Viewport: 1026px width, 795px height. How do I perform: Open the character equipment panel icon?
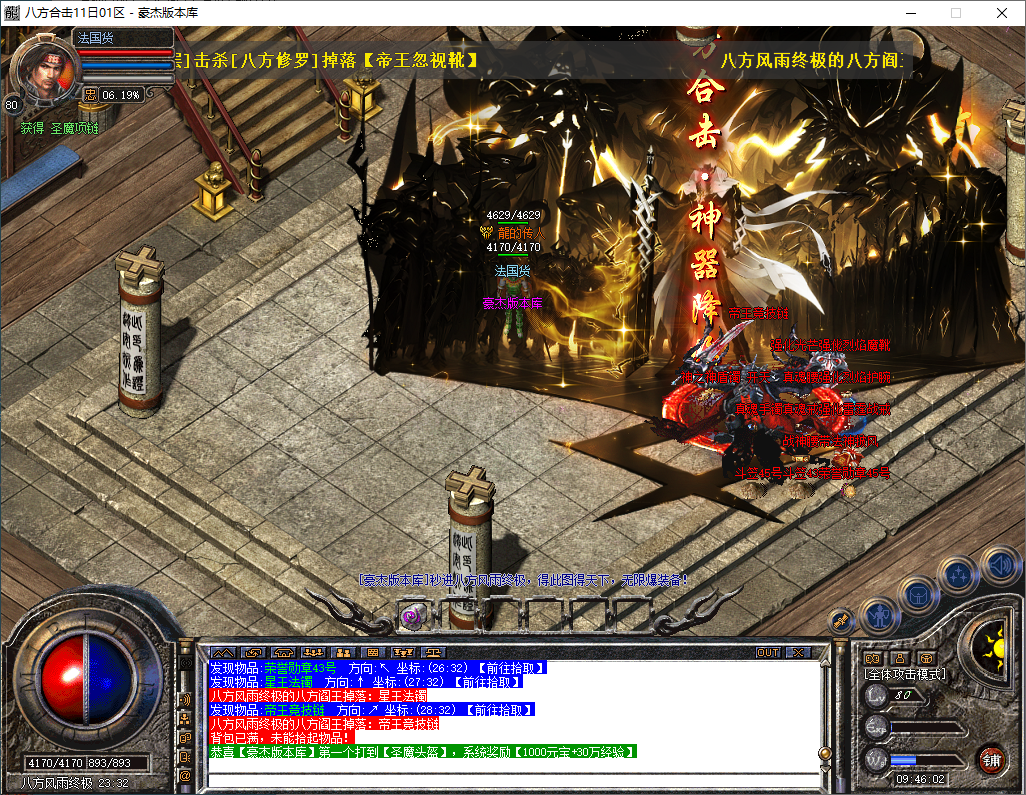pos(878,615)
